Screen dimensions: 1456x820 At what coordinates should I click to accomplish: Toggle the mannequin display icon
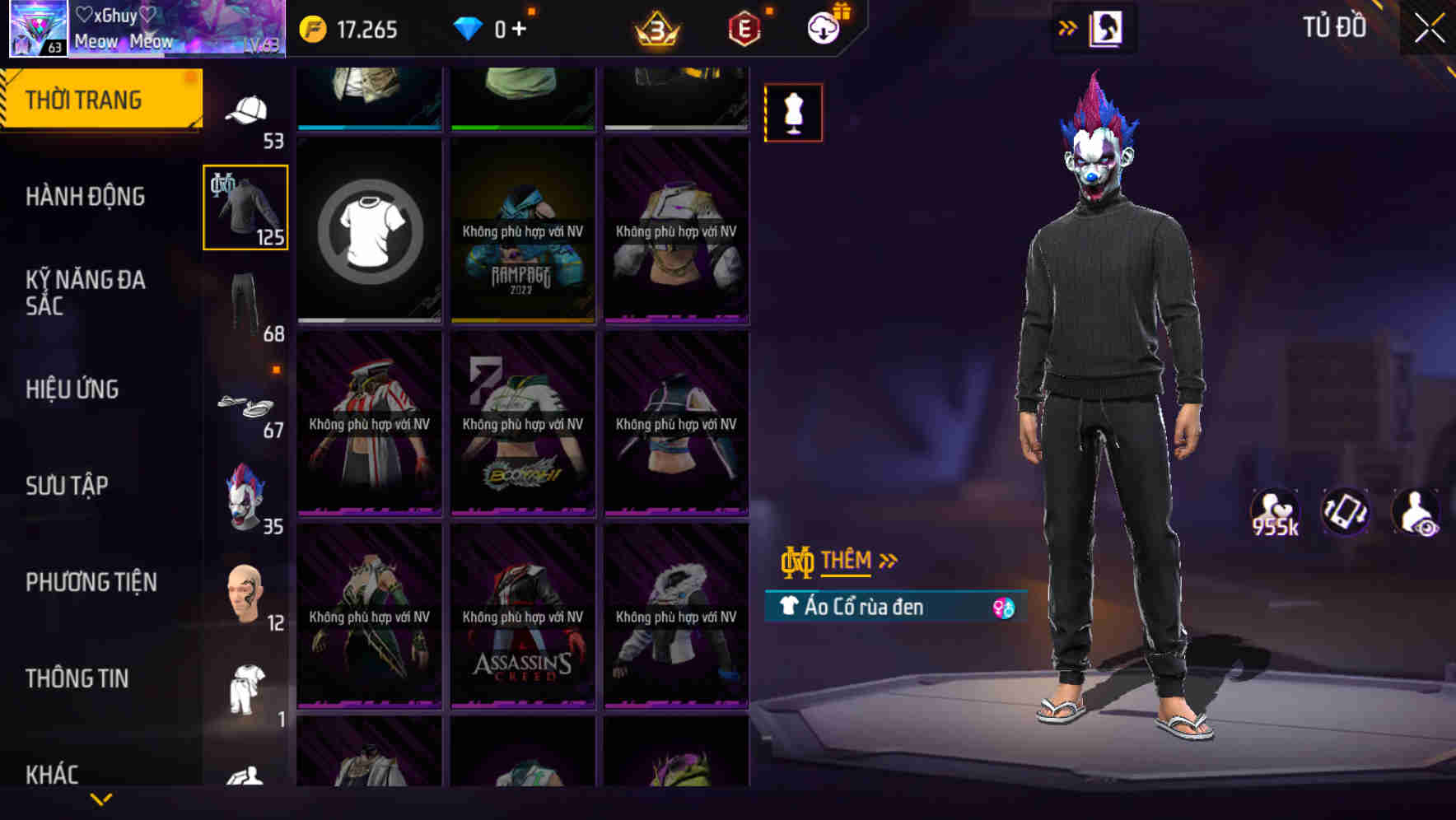click(x=793, y=112)
